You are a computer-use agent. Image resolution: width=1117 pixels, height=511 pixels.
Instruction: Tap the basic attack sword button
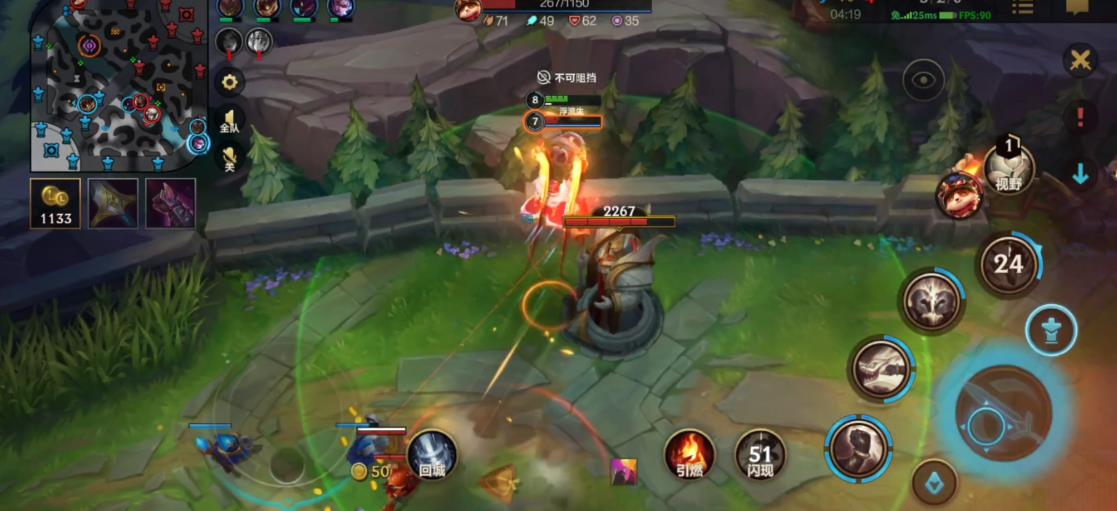coord(1003,412)
